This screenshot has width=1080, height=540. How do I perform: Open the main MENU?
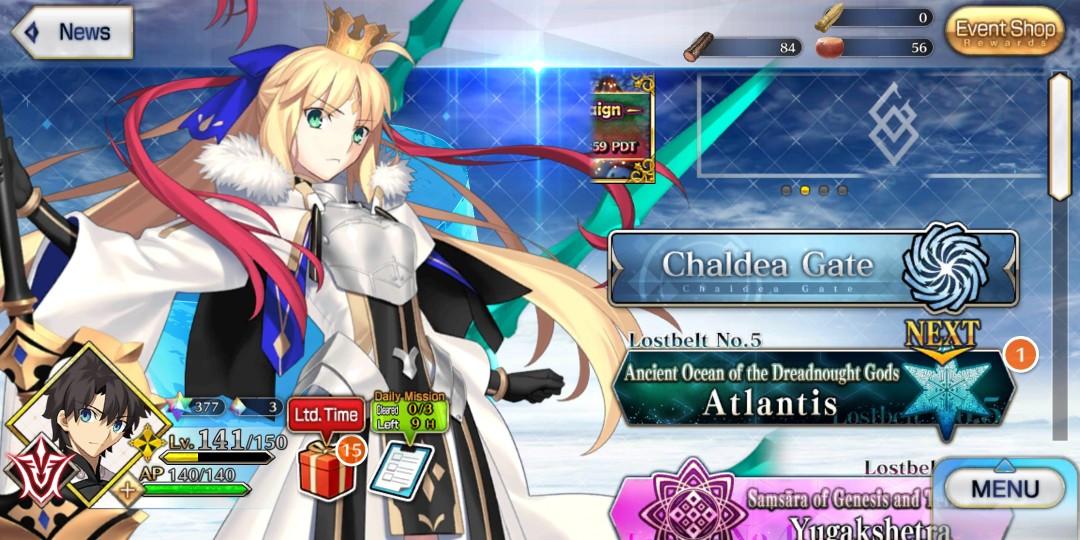click(1004, 490)
